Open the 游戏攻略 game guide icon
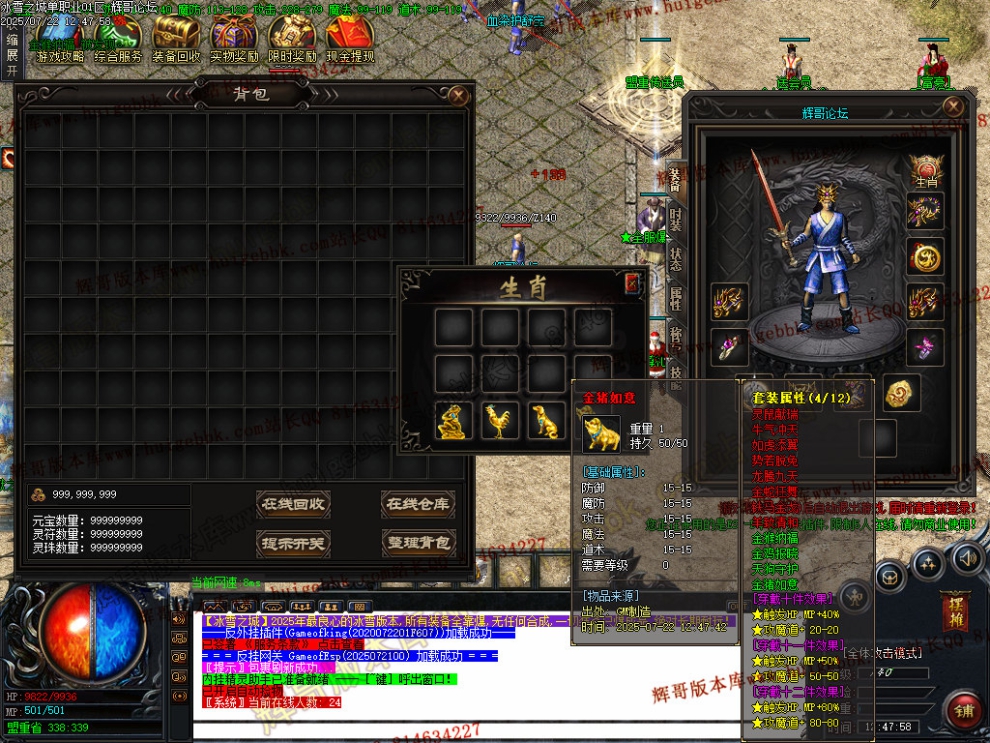 pos(58,42)
